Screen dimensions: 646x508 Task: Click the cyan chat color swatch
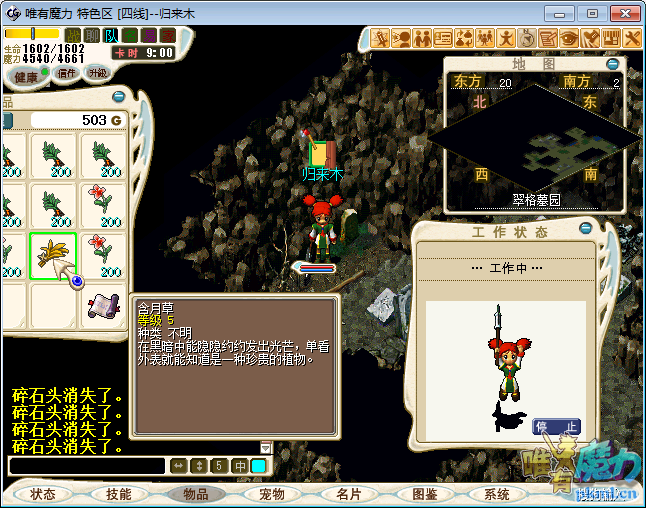click(259, 466)
